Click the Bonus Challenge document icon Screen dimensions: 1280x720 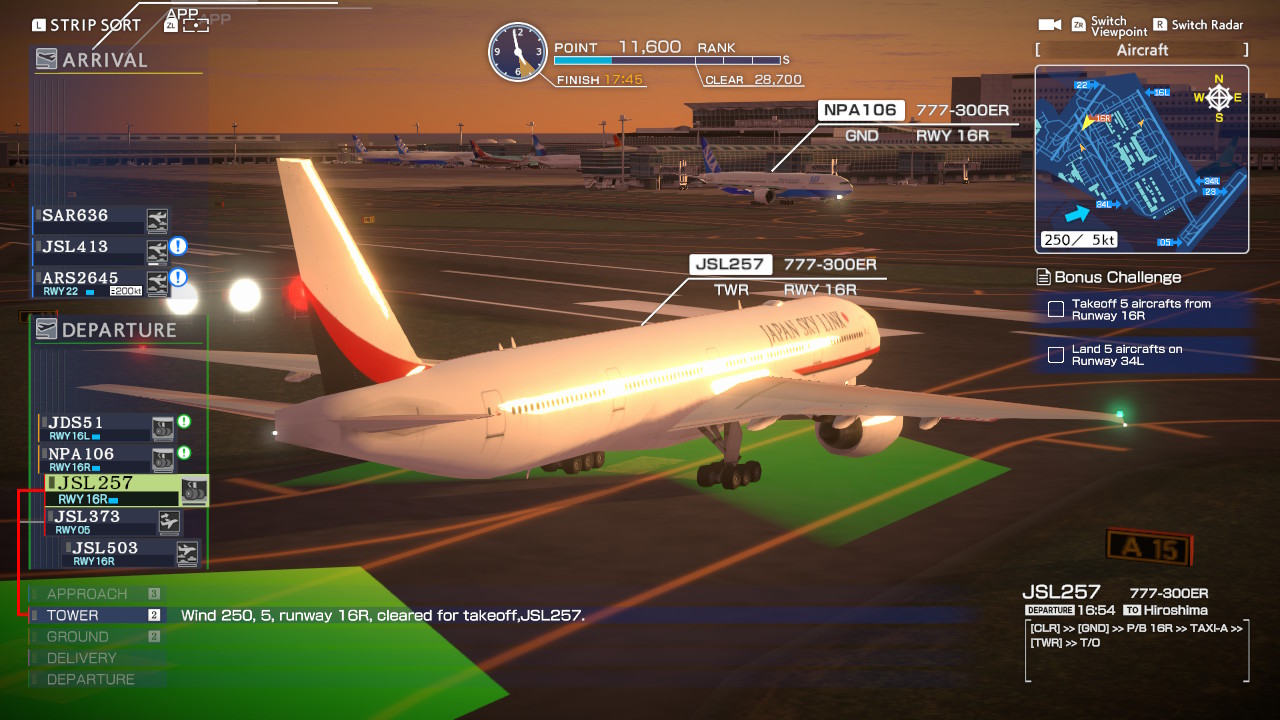(1043, 277)
